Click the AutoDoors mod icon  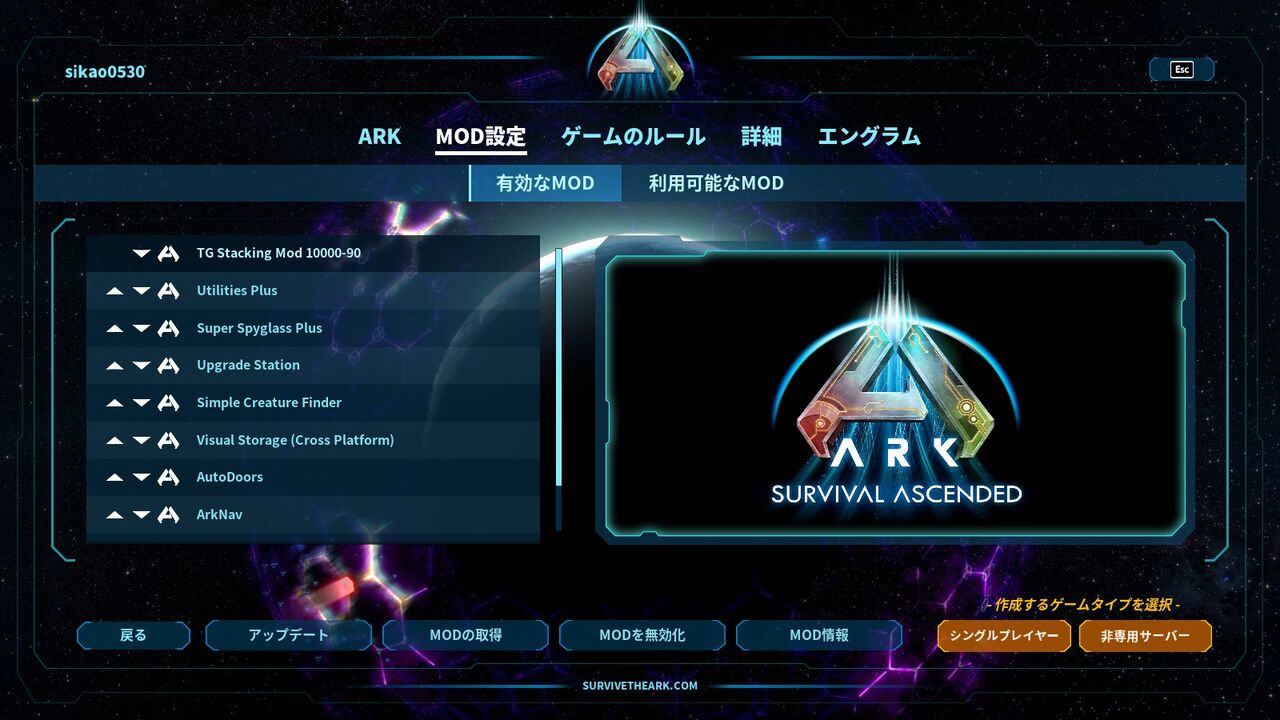click(169, 477)
